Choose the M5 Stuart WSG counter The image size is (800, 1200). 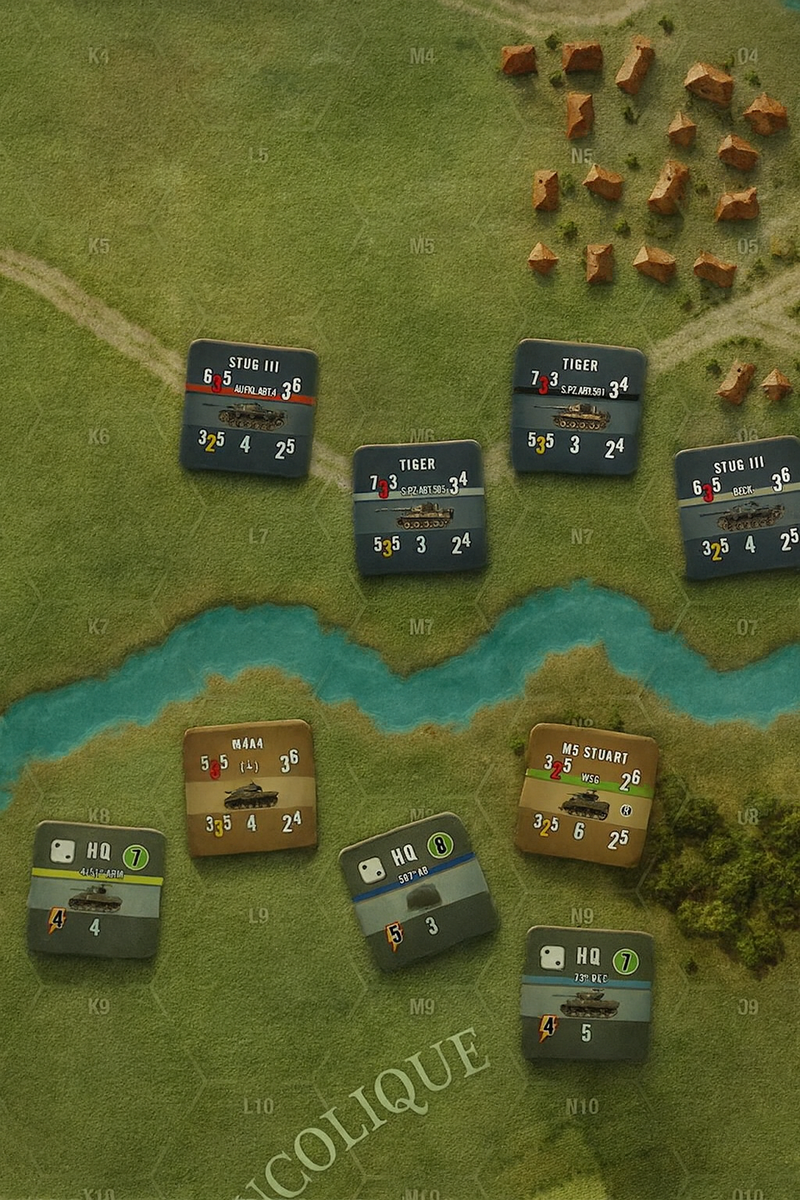click(586, 794)
